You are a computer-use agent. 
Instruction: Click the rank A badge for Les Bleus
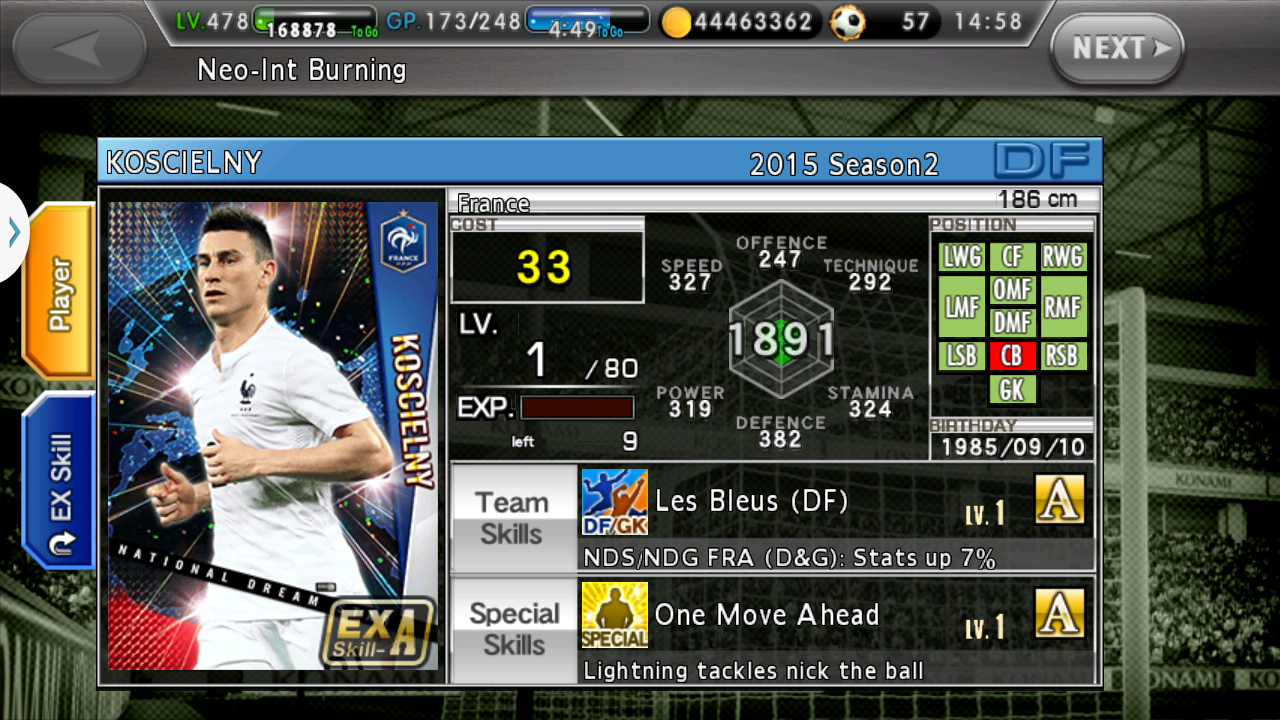1060,500
